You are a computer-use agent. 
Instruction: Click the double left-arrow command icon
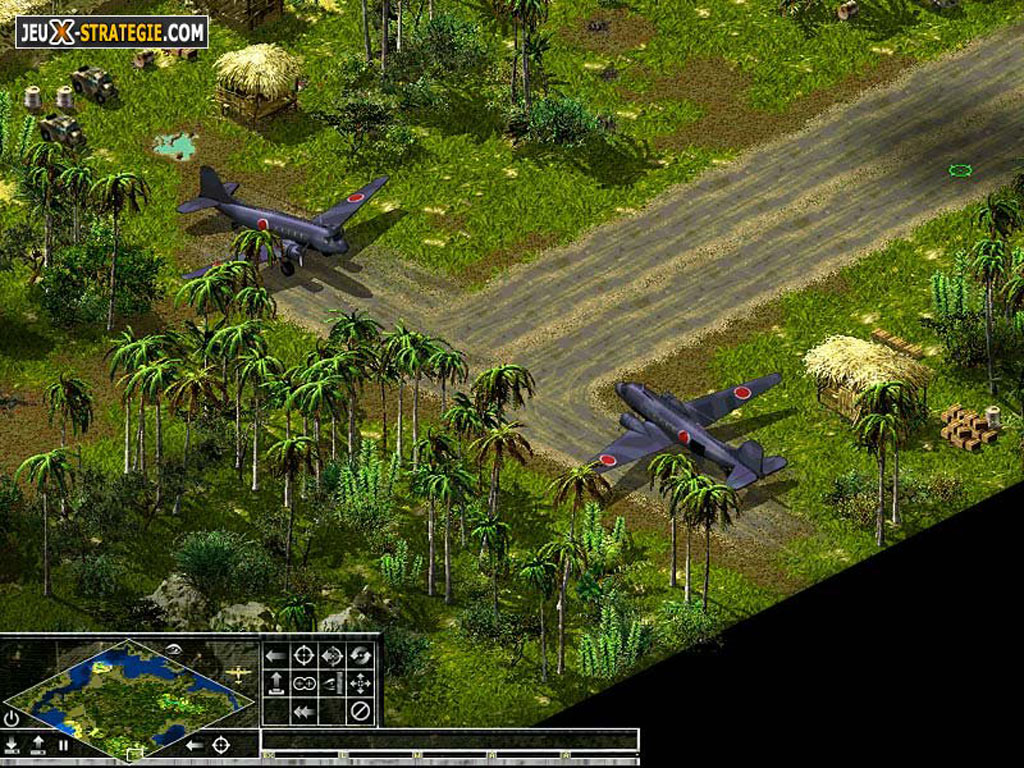pyautogui.click(x=304, y=712)
